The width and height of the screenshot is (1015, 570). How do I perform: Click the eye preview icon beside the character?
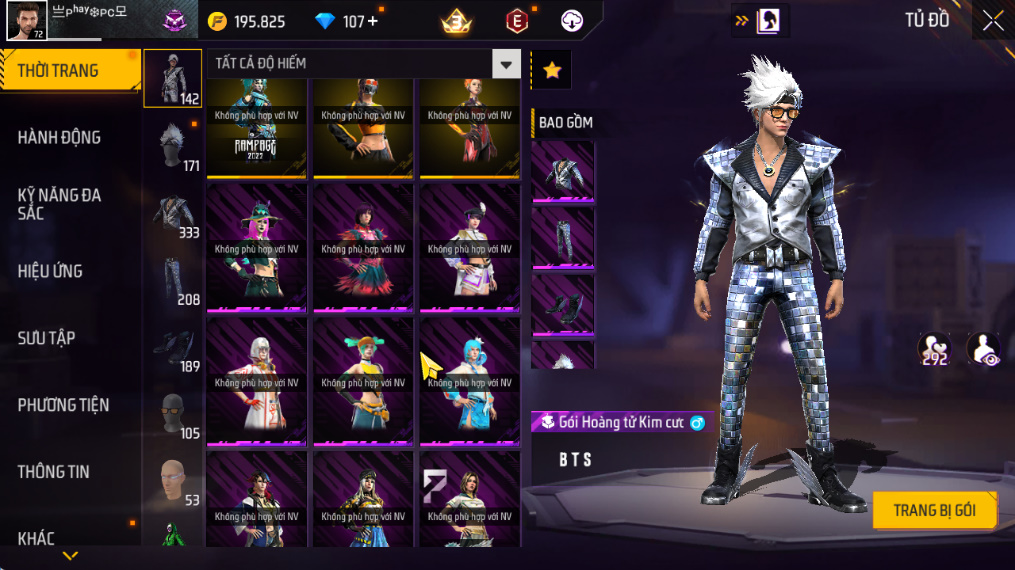[983, 349]
